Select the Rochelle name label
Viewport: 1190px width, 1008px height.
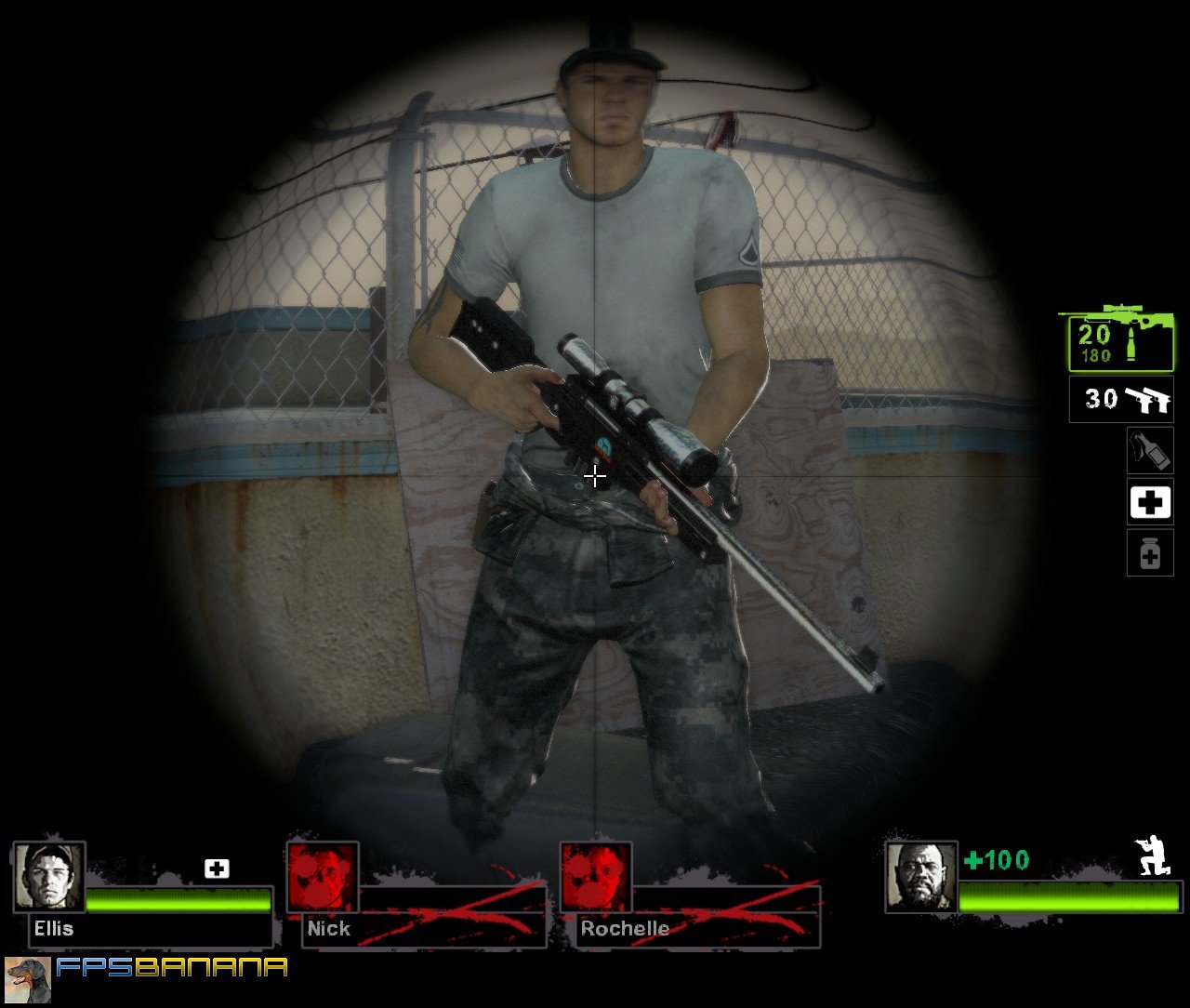(x=625, y=928)
